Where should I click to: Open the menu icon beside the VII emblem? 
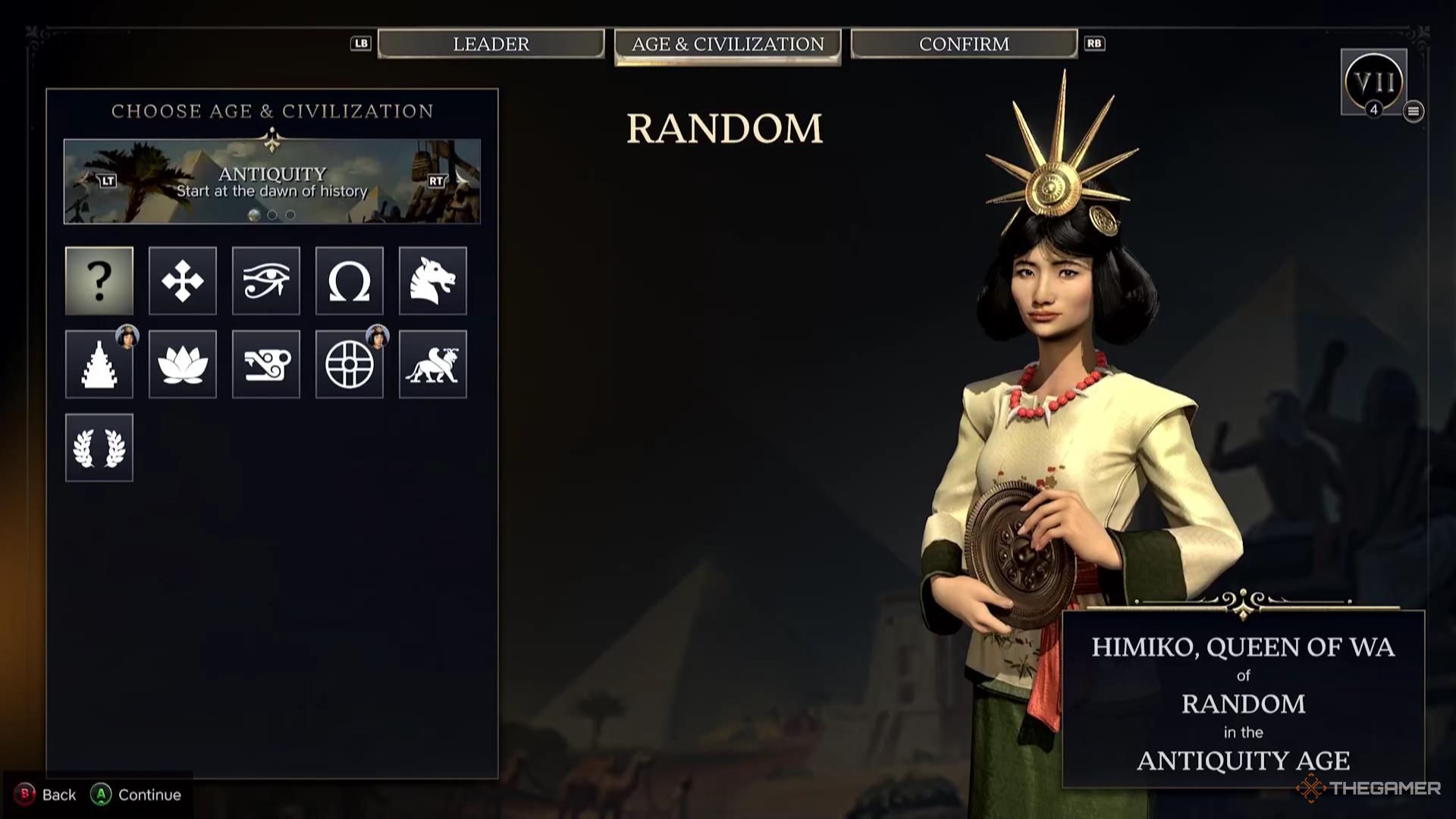click(1413, 111)
